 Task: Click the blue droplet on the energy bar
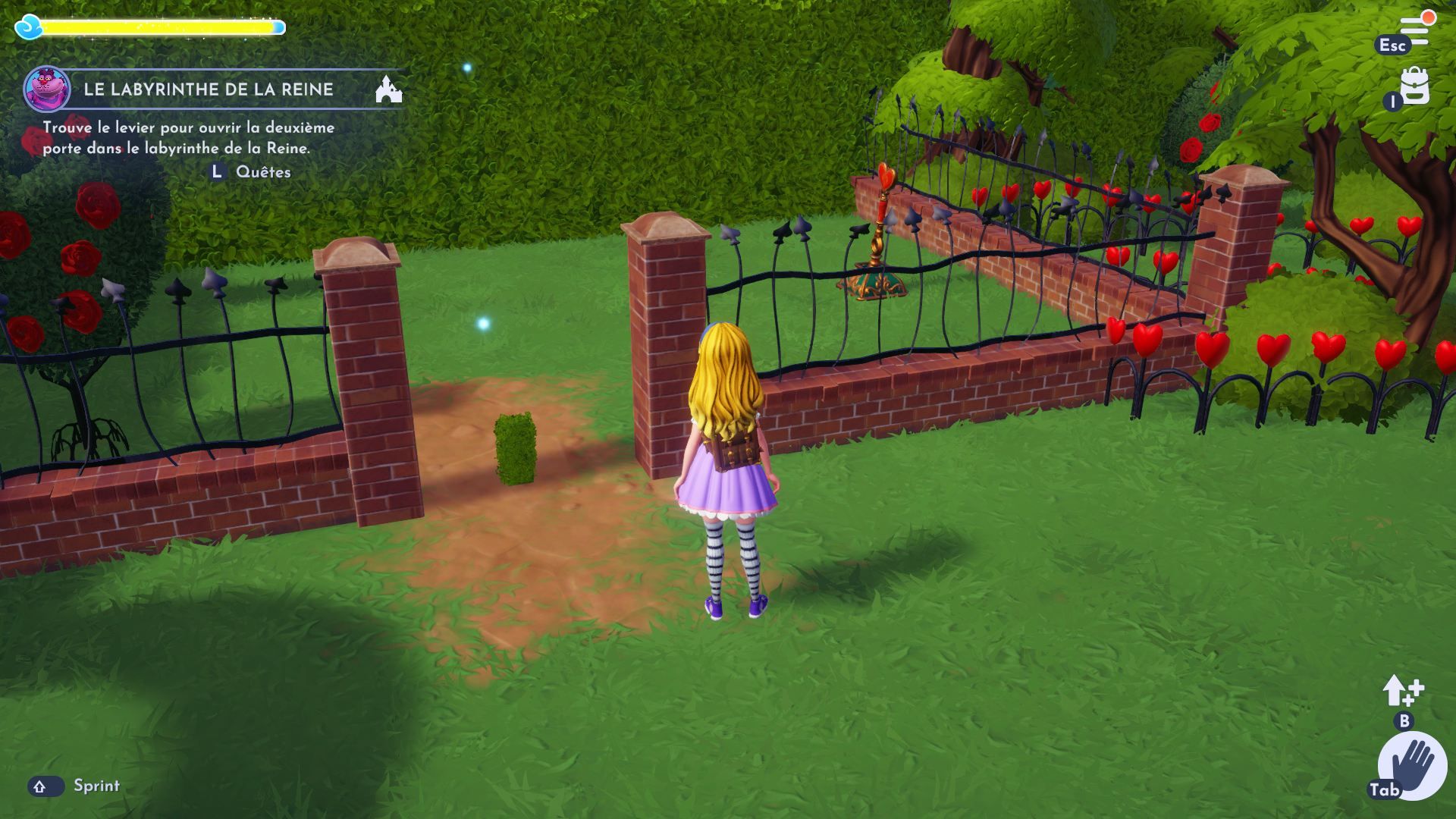point(28,25)
